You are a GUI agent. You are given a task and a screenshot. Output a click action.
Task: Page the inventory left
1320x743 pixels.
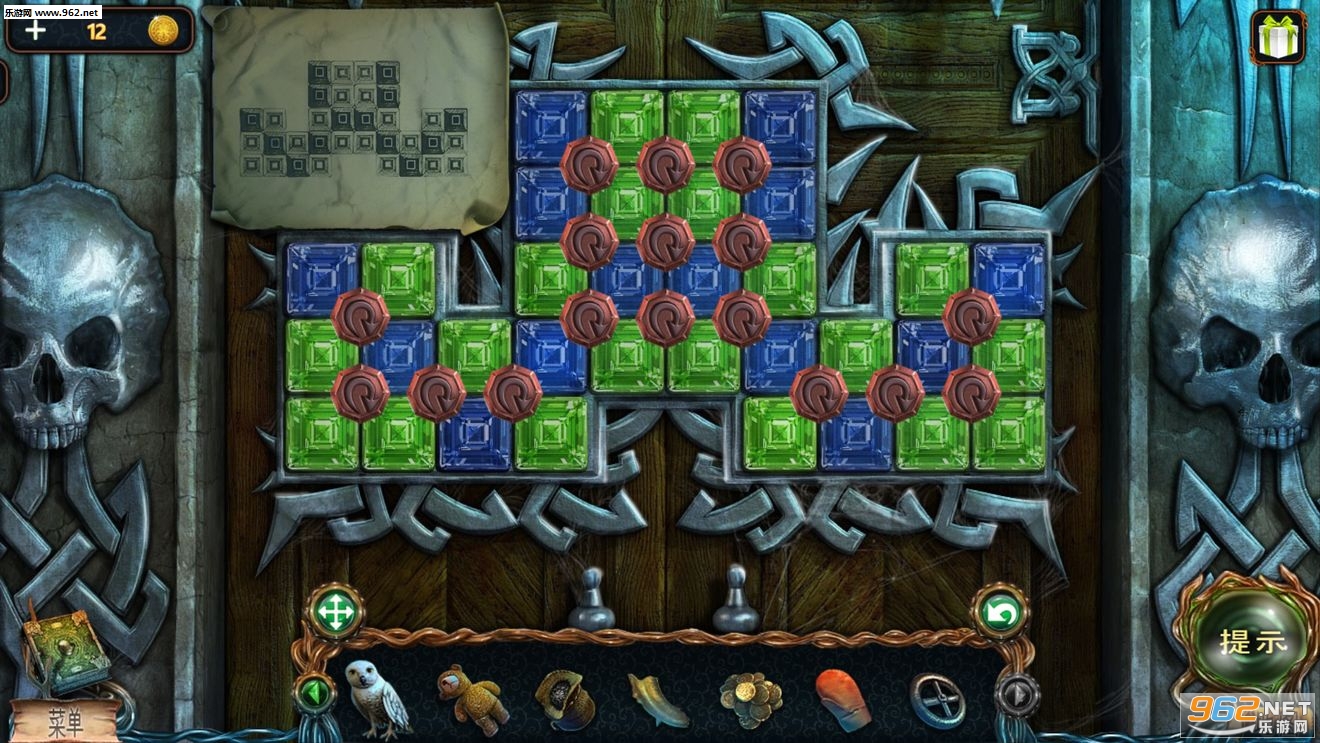(313, 692)
